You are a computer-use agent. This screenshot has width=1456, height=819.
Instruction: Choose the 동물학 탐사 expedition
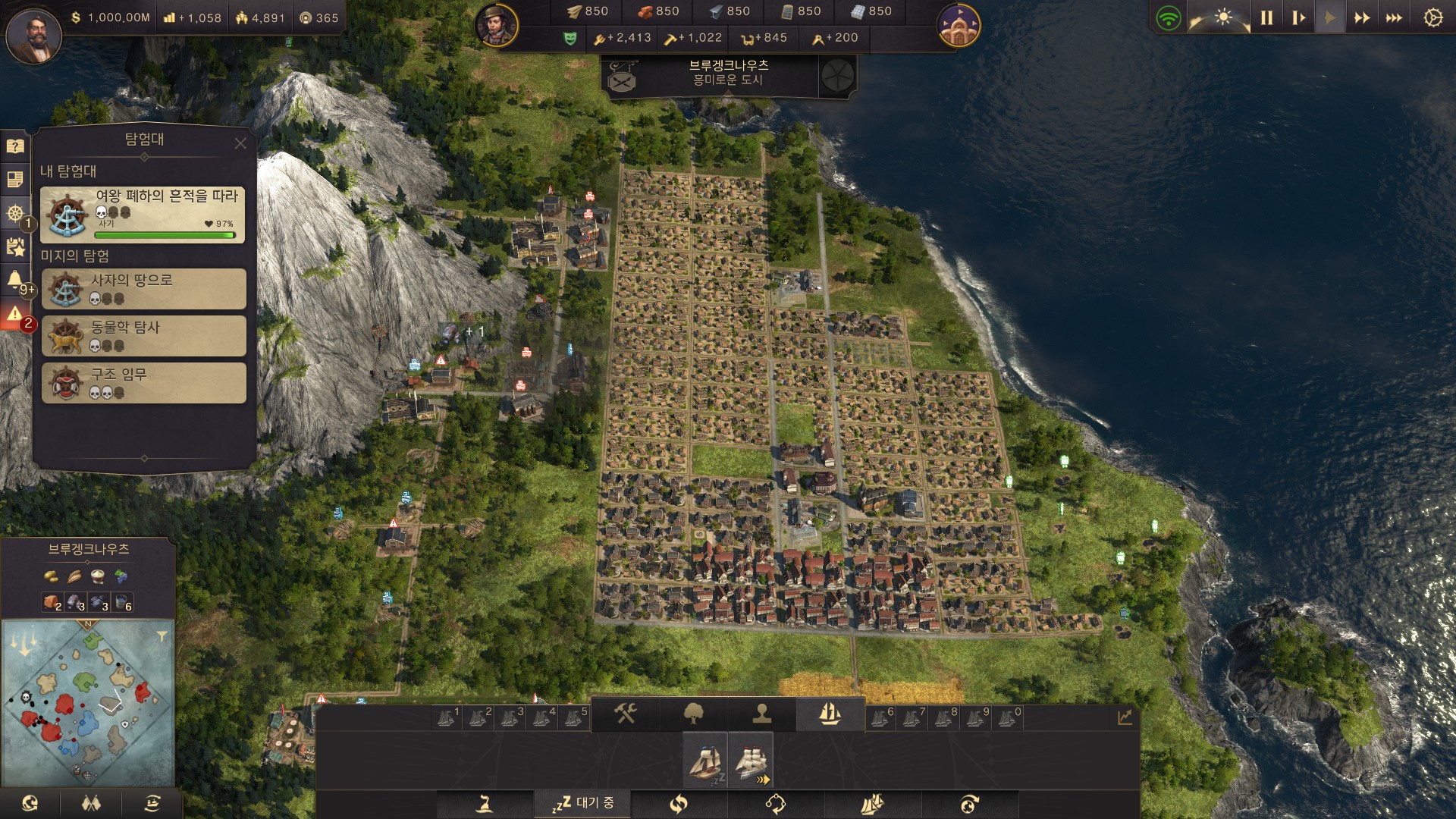coord(143,336)
